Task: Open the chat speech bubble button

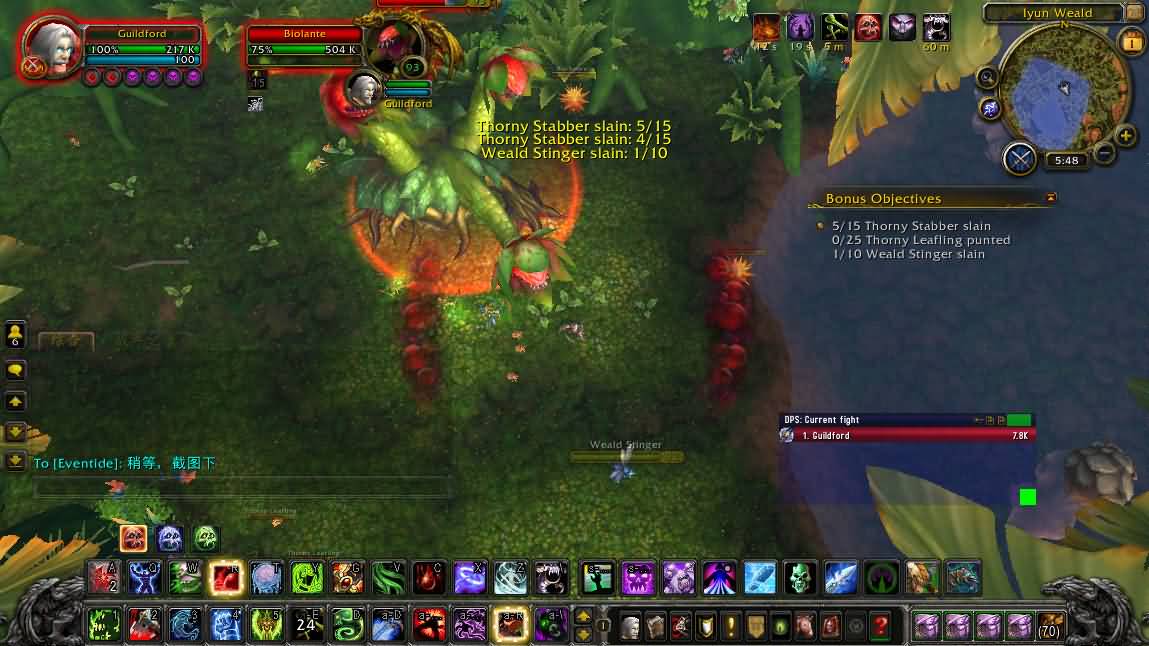Action: [x=15, y=370]
